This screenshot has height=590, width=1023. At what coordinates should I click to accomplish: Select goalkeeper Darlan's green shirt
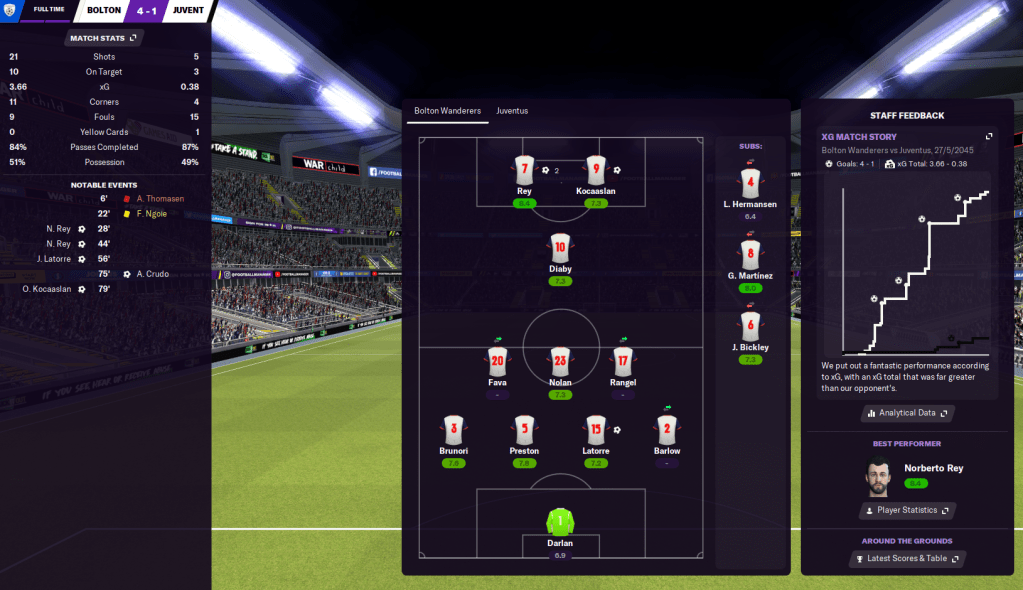pyautogui.click(x=560, y=521)
